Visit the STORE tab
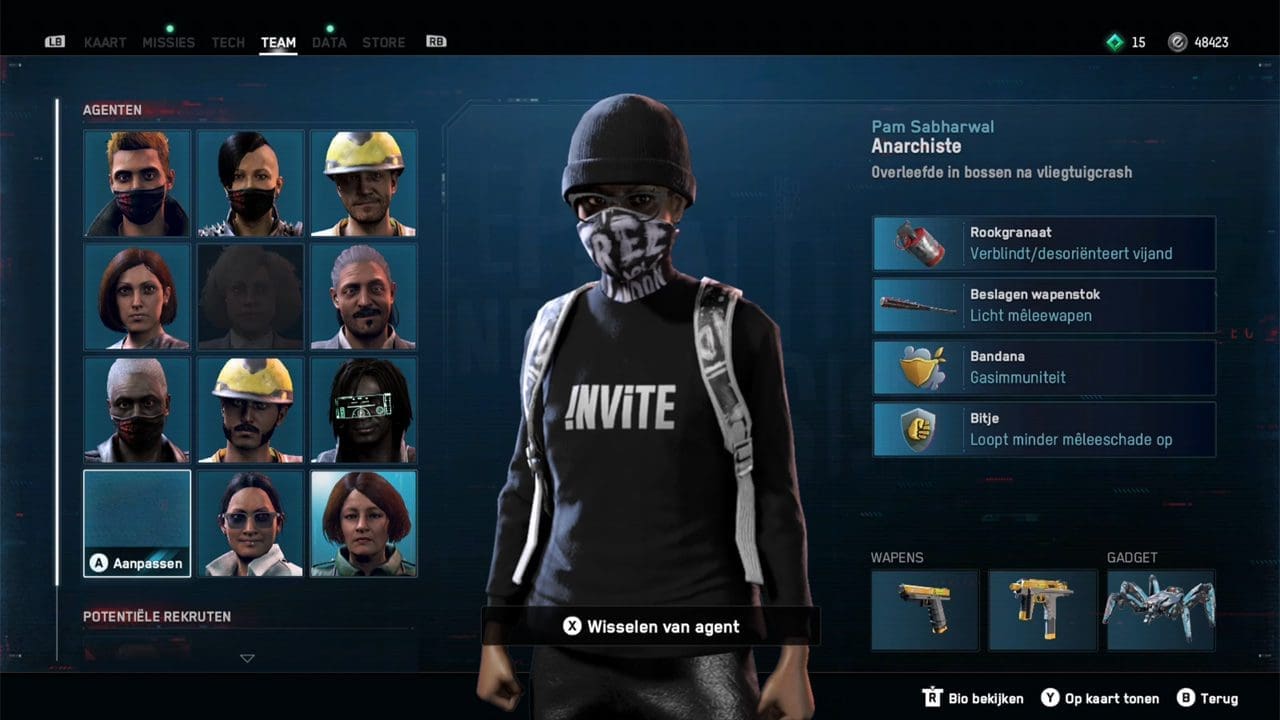The width and height of the screenshot is (1280, 720). [x=384, y=43]
